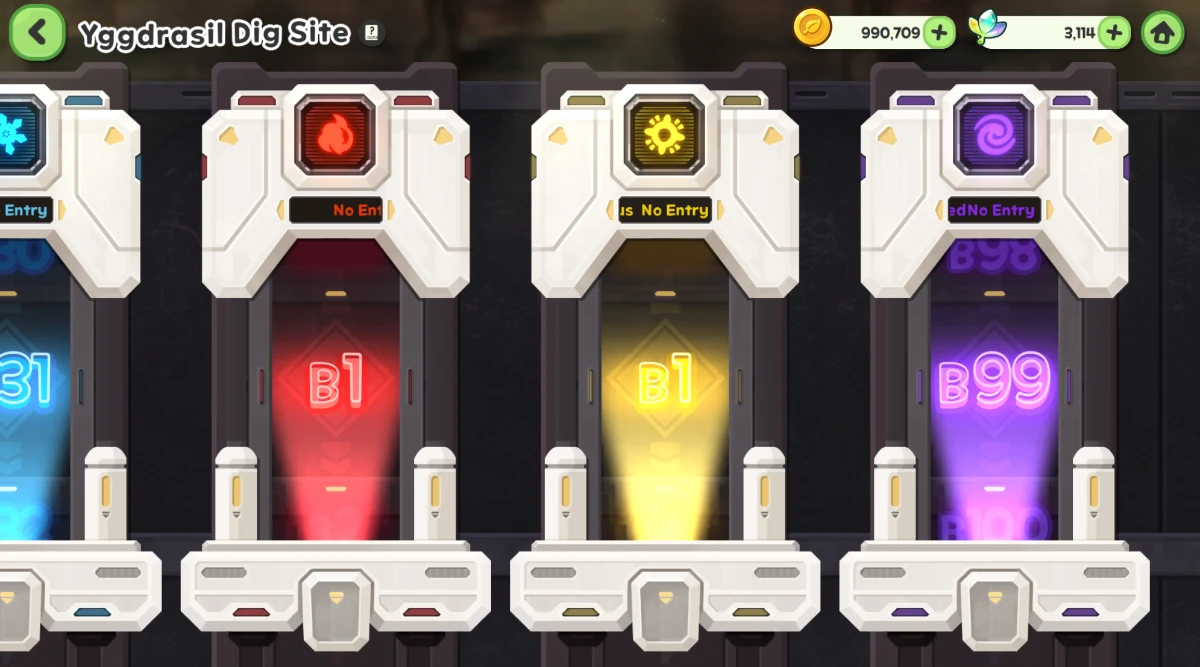The image size is (1200, 667).
Task: Return to home screen
Action: pyautogui.click(x=1162, y=32)
